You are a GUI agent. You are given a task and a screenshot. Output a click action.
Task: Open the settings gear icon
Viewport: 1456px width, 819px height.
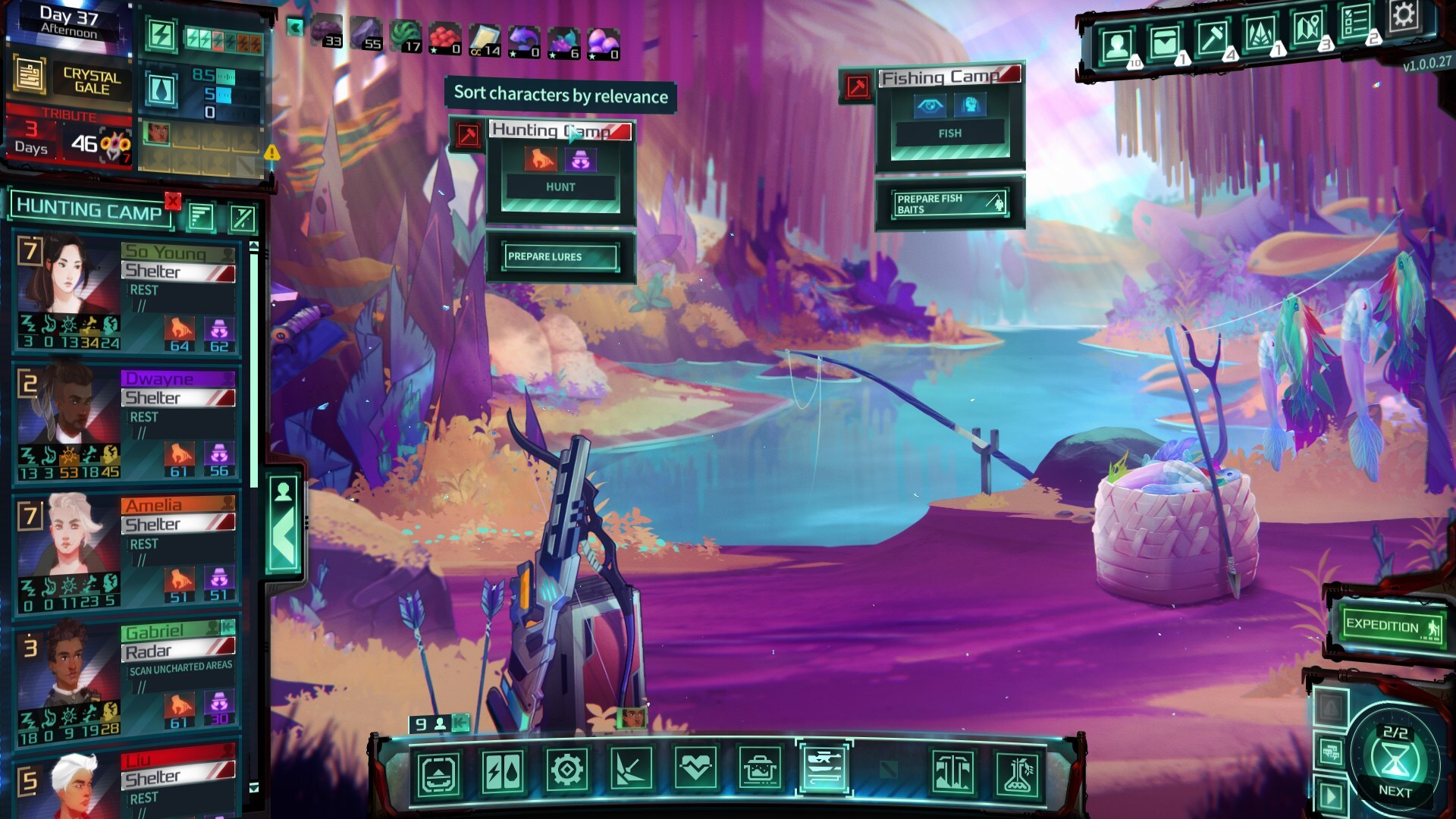pyautogui.click(x=1403, y=15)
